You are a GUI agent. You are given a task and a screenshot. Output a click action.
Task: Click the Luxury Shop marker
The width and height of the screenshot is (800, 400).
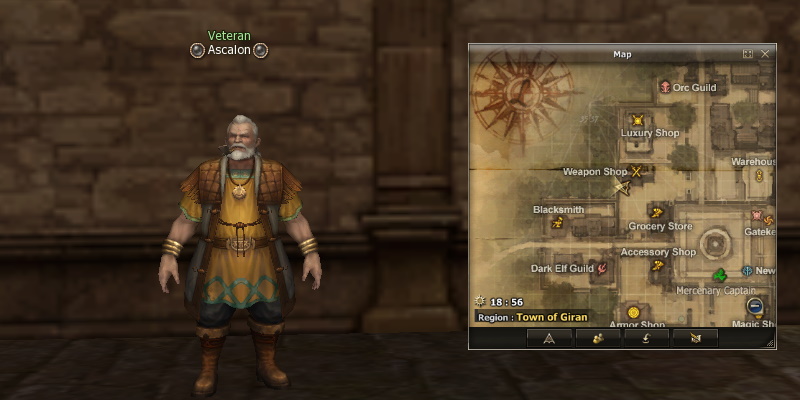pyautogui.click(x=637, y=120)
